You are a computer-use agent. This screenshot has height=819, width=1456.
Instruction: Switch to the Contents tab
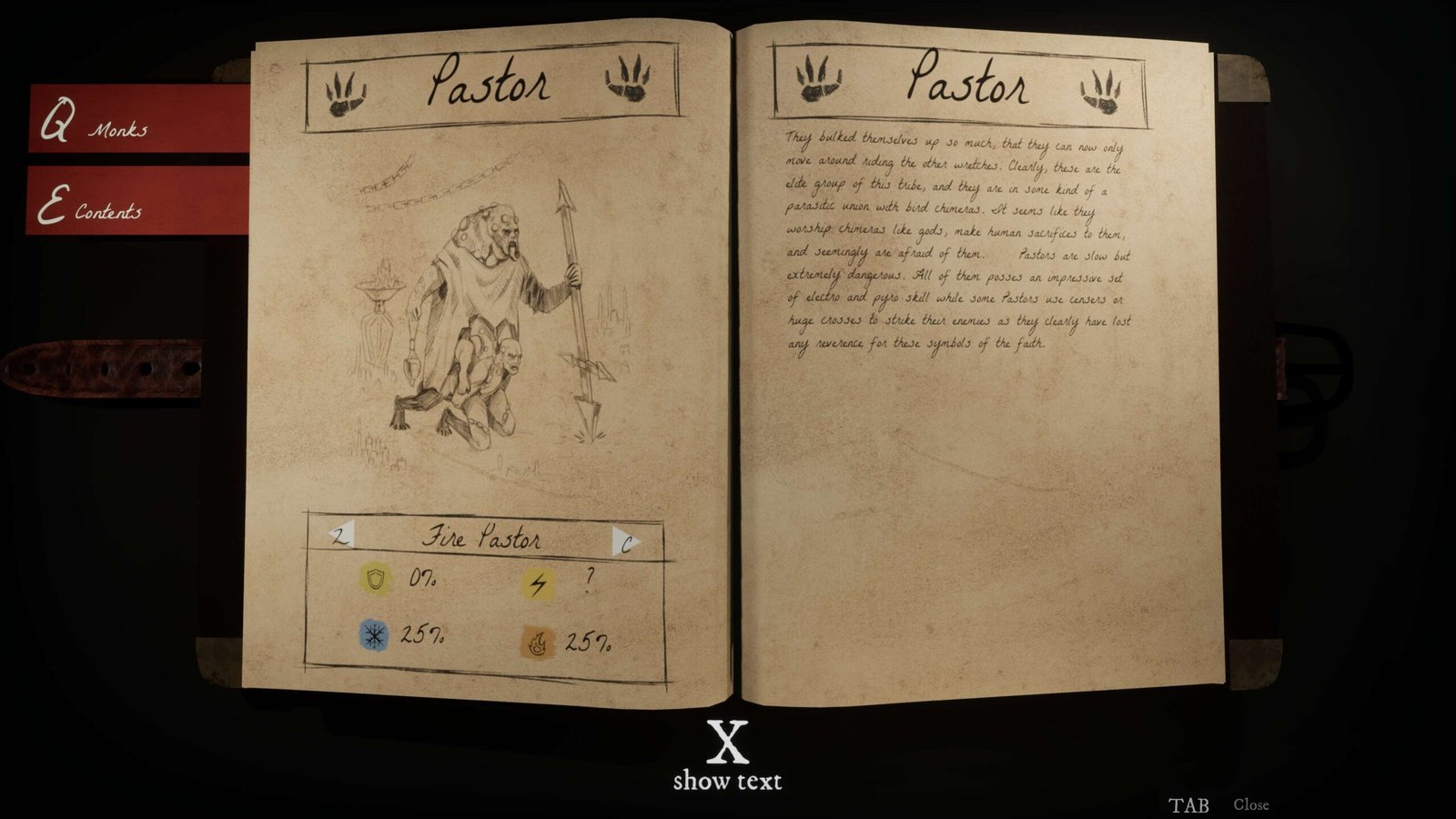pyautogui.click(x=136, y=202)
